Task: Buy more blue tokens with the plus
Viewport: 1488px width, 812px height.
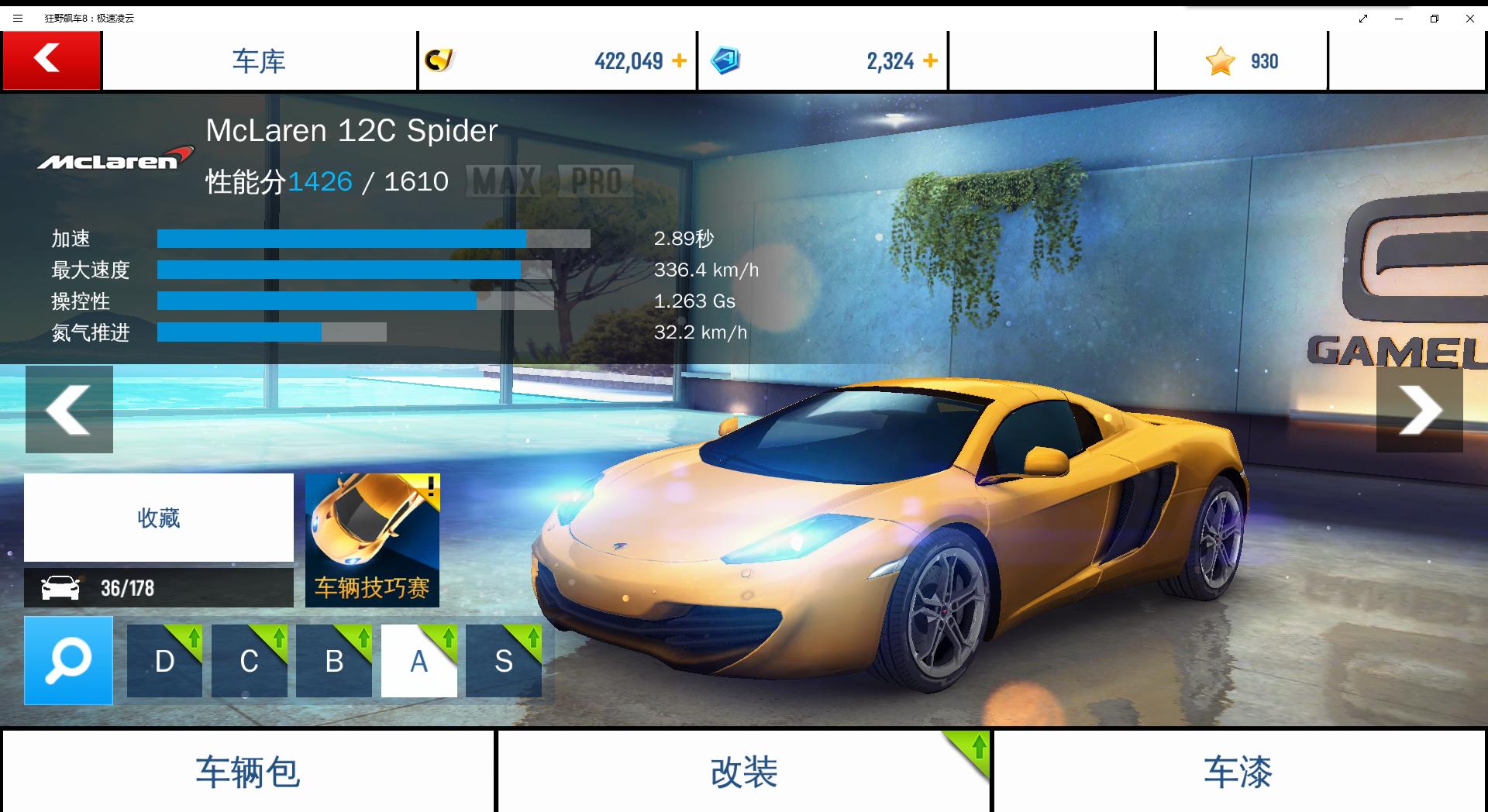Action: click(x=931, y=60)
